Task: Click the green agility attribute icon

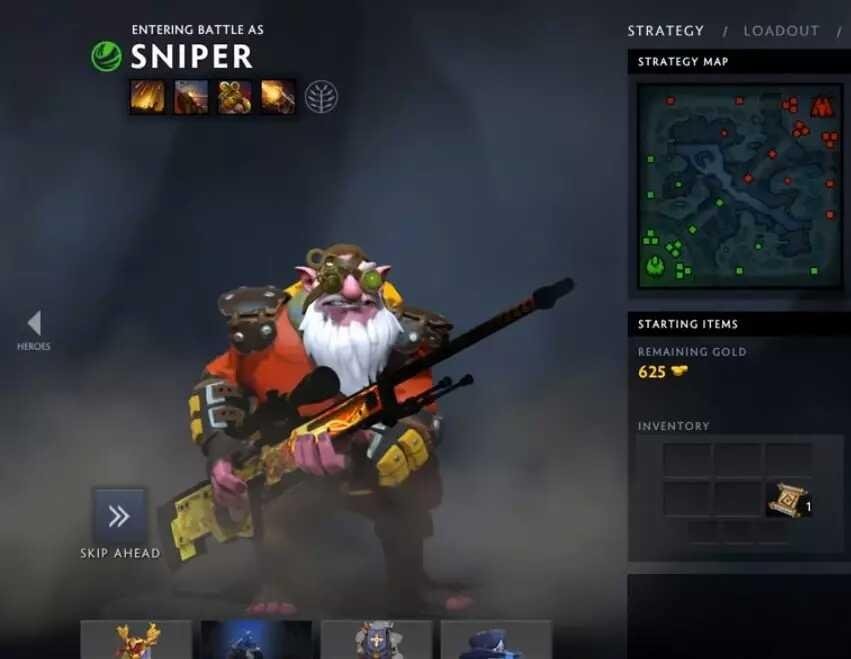Action: coord(106,56)
